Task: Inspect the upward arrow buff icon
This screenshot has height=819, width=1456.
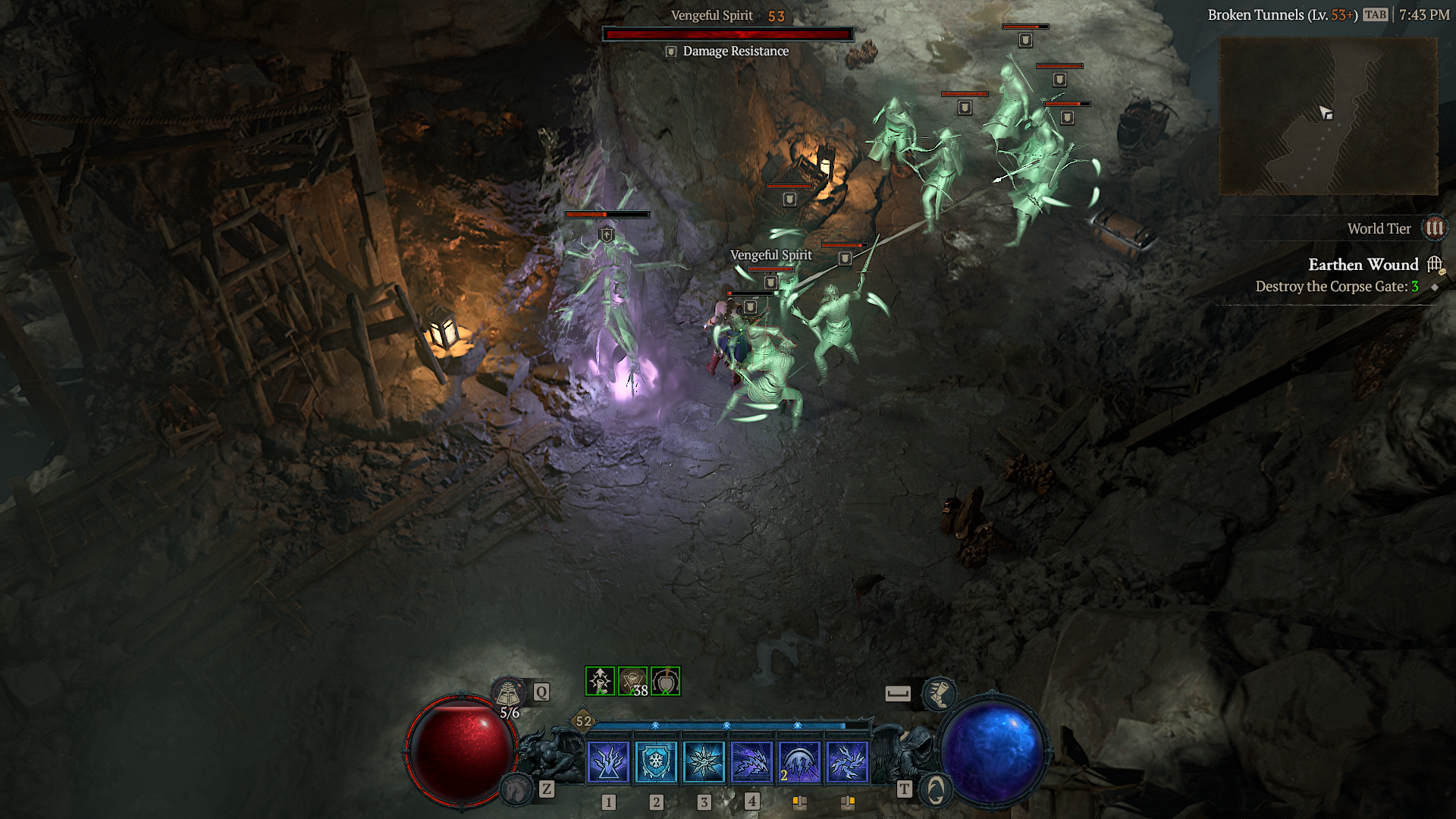Action: point(600,681)
